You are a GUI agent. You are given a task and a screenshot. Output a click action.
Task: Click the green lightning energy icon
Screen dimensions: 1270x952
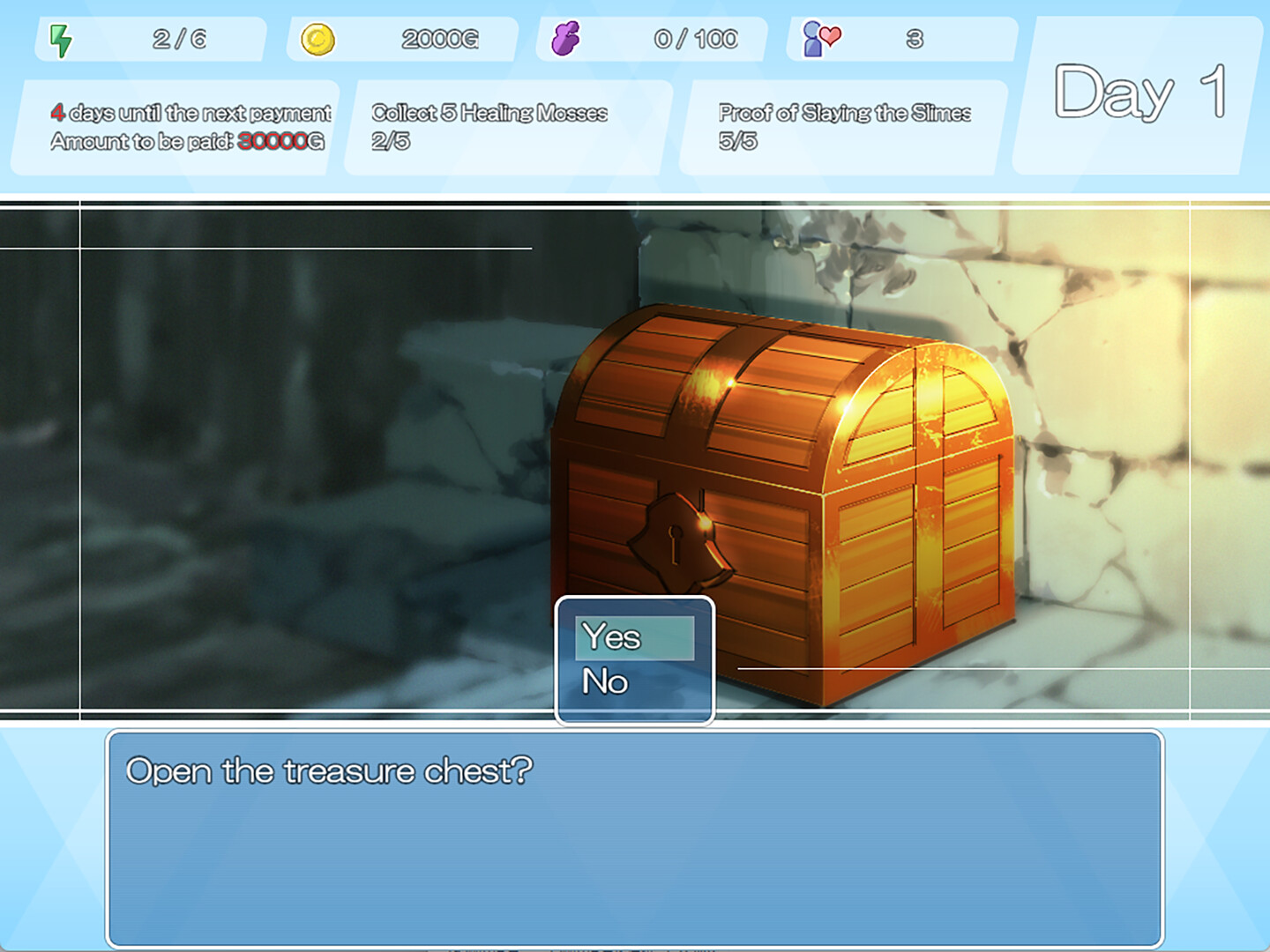[59, 37]
